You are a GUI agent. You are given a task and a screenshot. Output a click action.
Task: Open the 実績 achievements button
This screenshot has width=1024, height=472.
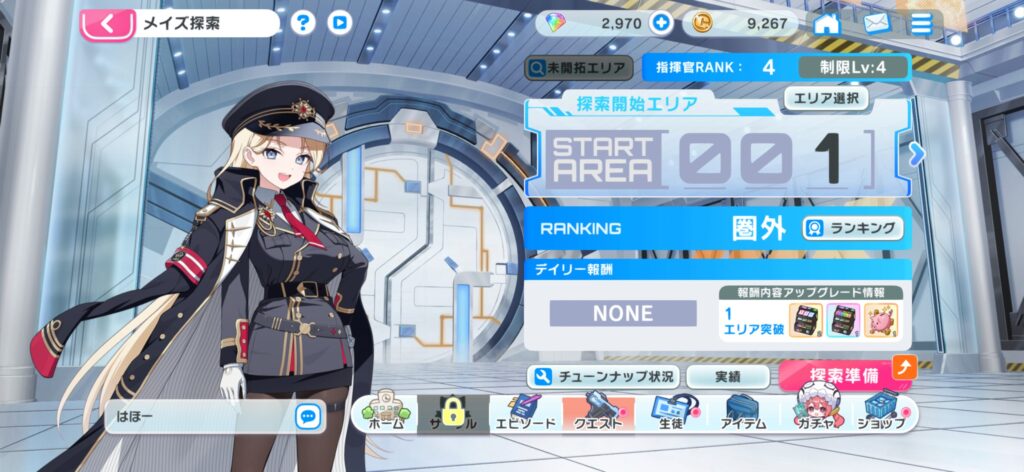(x=727, y=377)
